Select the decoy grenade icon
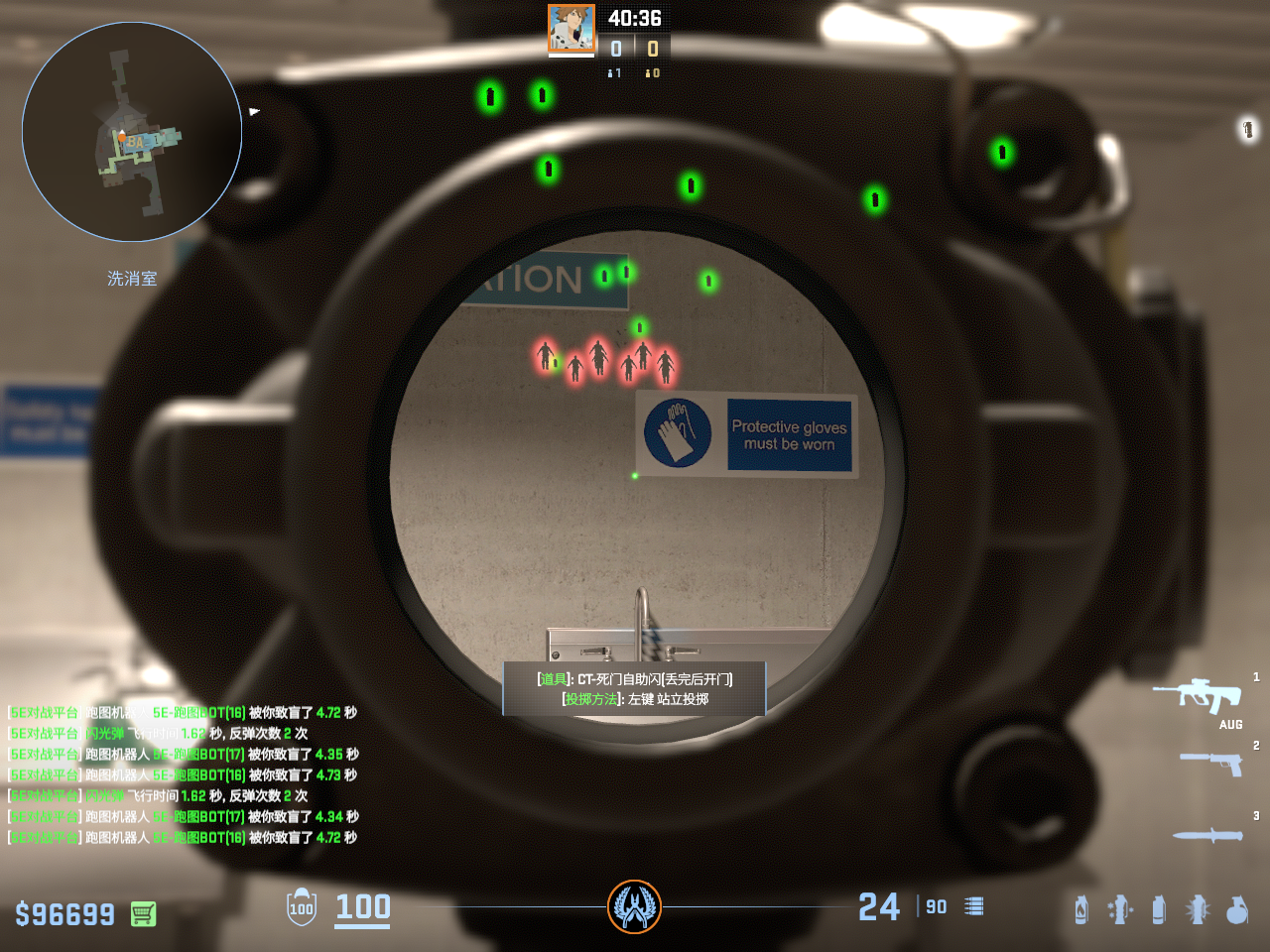 pyautogui.click(x=1120, y=909)
